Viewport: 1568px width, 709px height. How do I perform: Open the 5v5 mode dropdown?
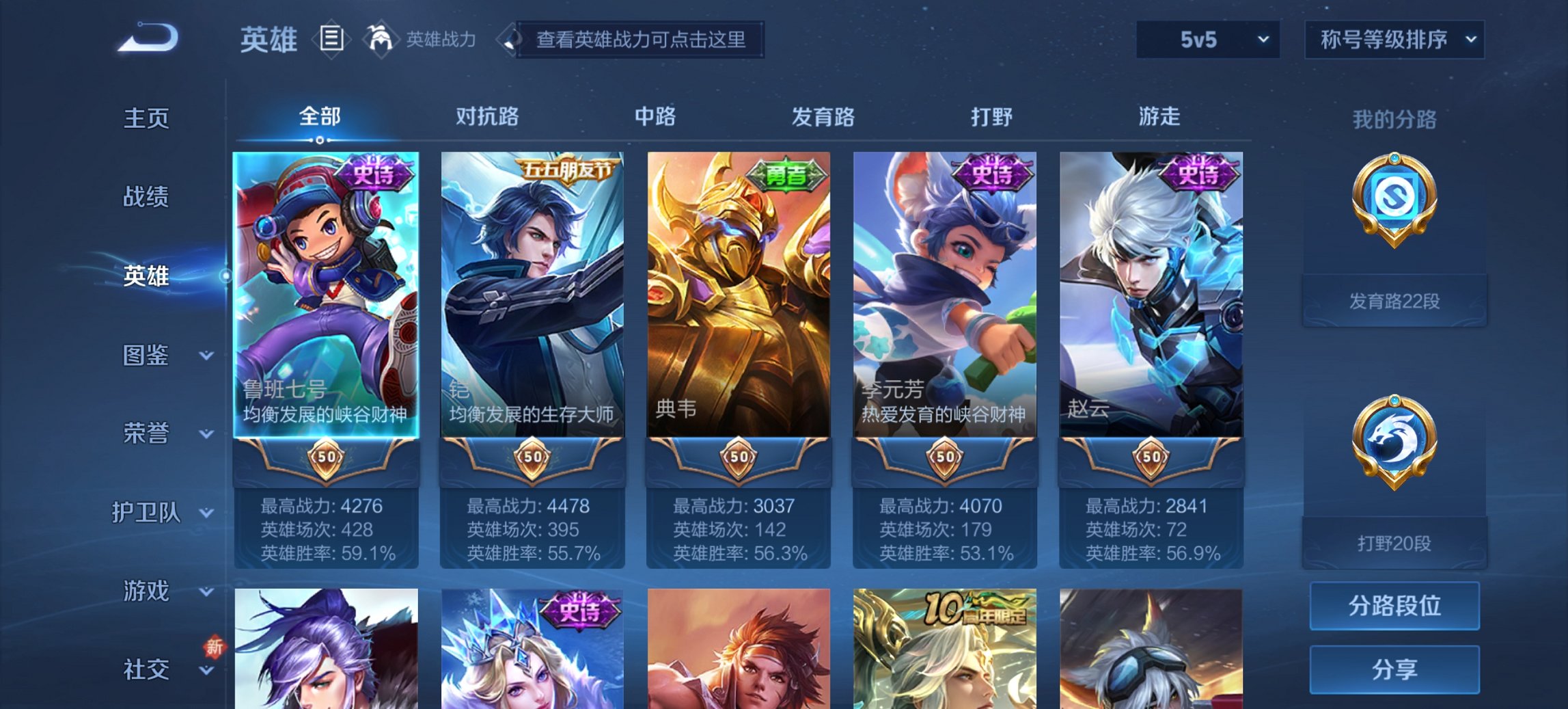point(1207,40)
